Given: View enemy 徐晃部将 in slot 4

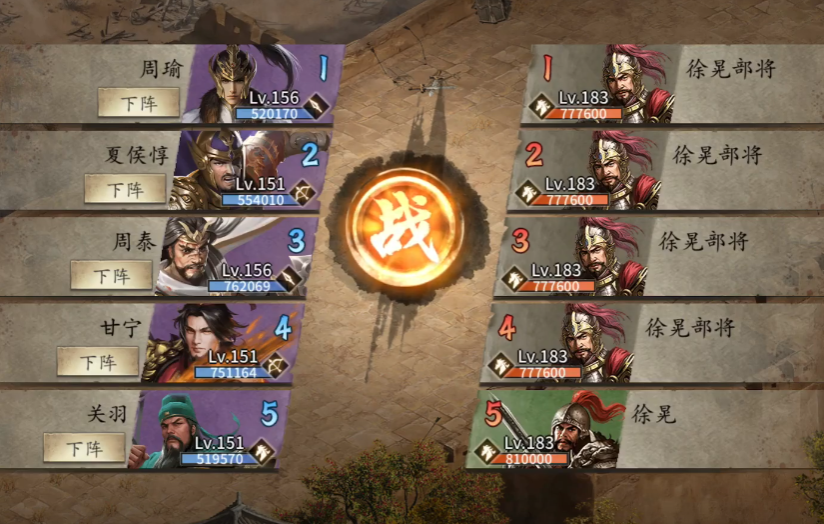Looking at the screenshot, I should click(x=590, y=339).
